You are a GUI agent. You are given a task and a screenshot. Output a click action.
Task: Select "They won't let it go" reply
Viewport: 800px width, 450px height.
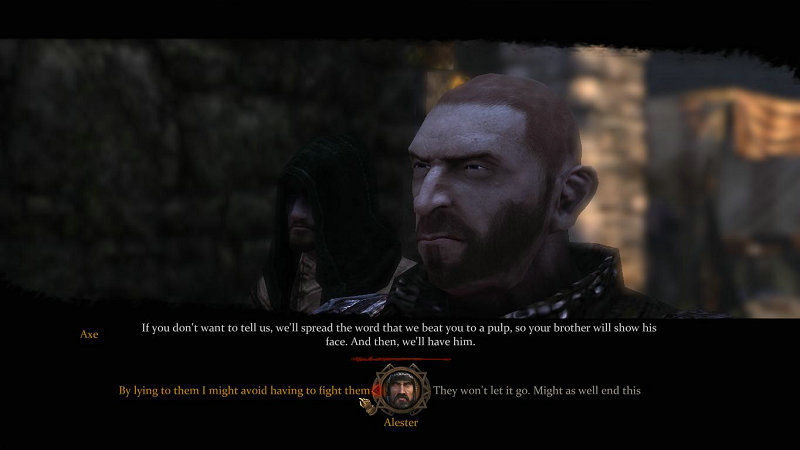tap(537, 391)
